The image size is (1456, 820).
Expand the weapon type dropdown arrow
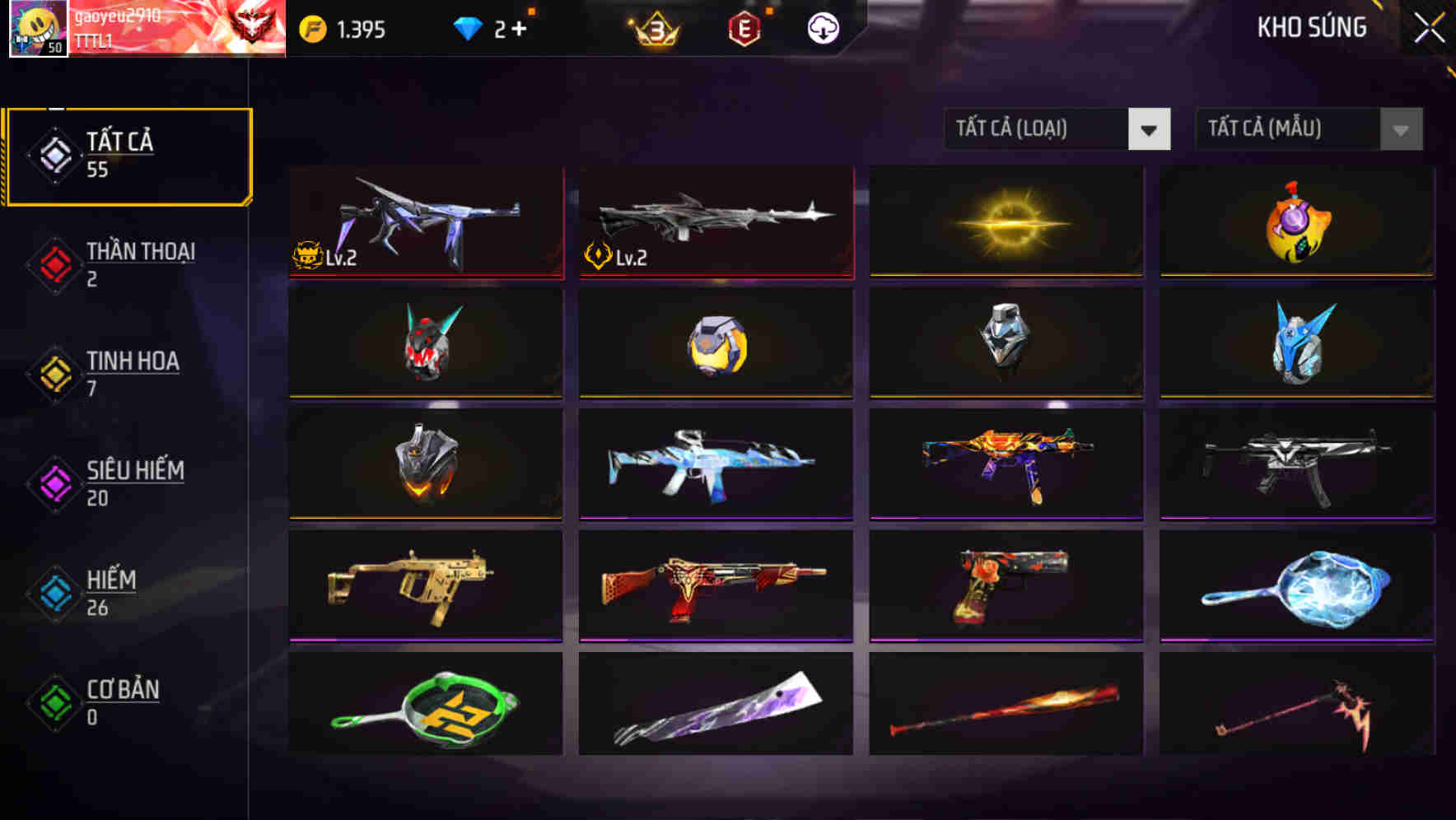click(1150, 129)
